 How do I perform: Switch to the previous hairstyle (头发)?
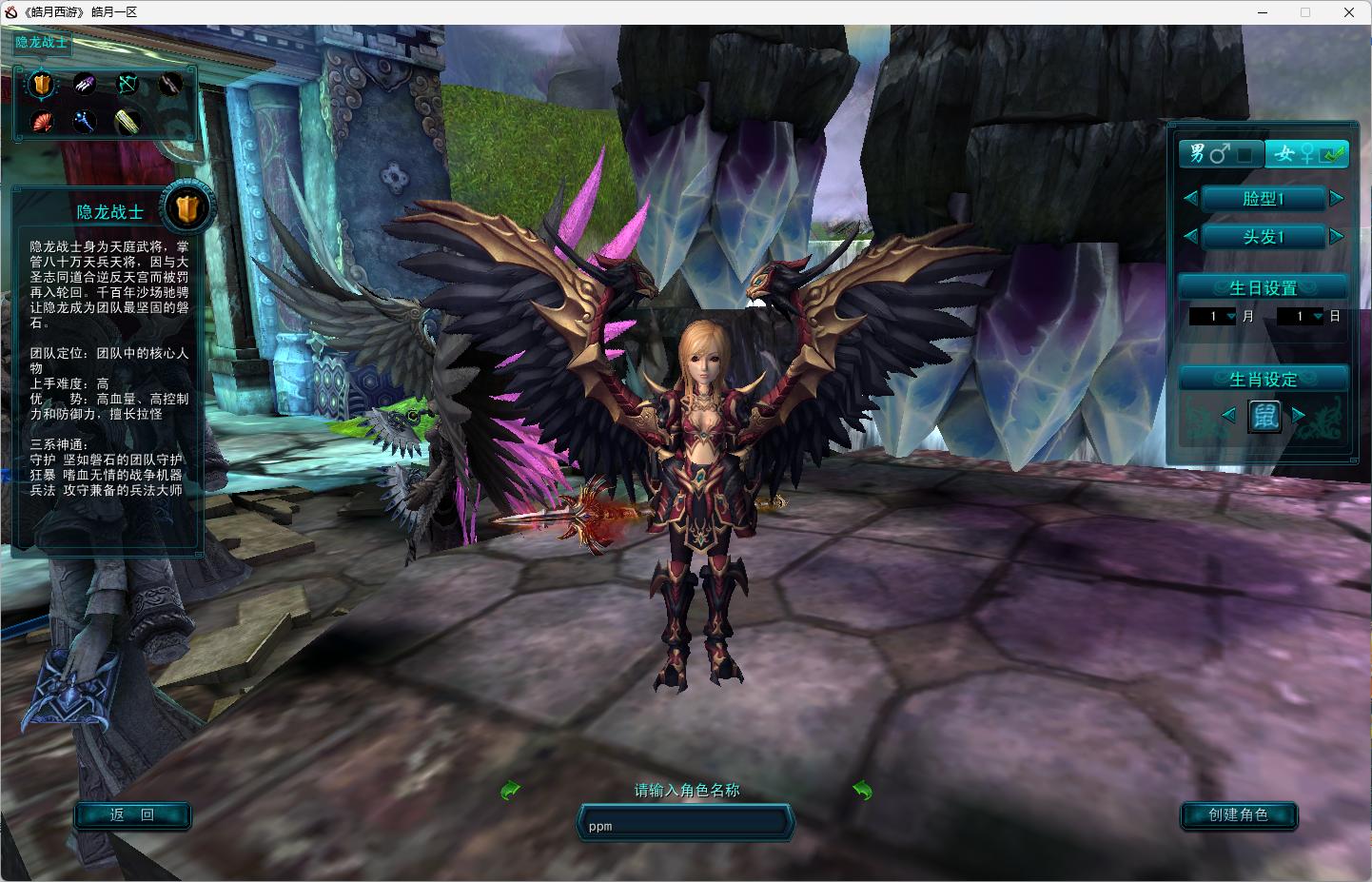(x=1189, y=236)
